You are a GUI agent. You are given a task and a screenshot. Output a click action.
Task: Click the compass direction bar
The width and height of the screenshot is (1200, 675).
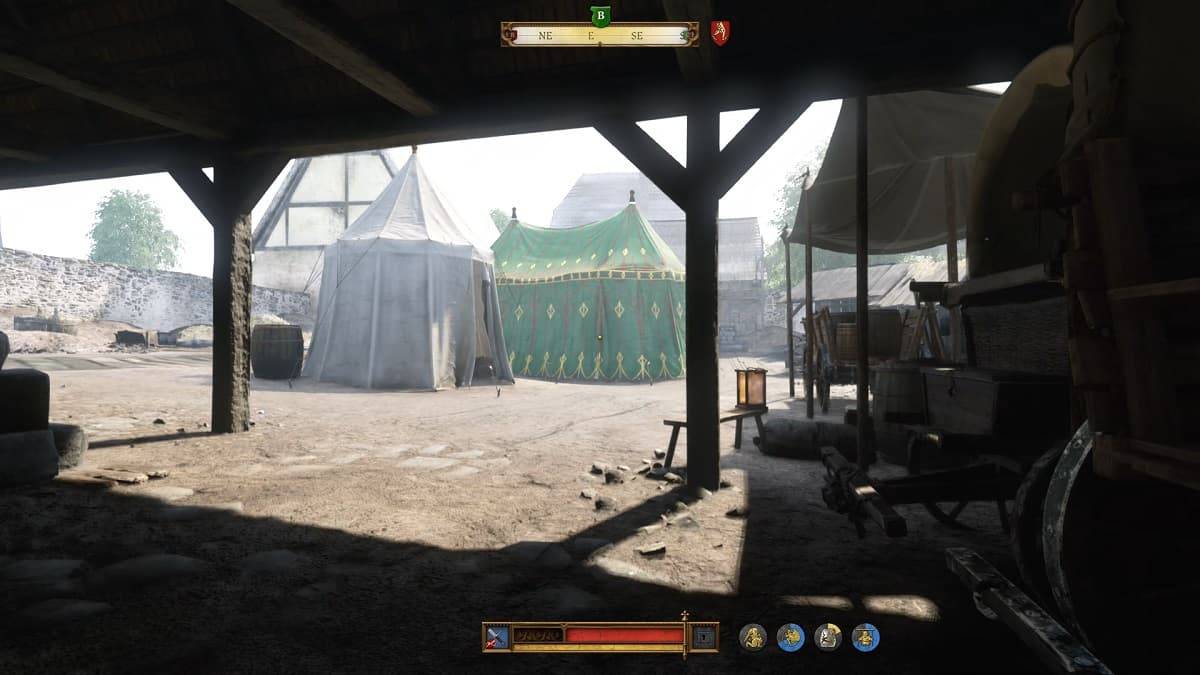point(600,34)
